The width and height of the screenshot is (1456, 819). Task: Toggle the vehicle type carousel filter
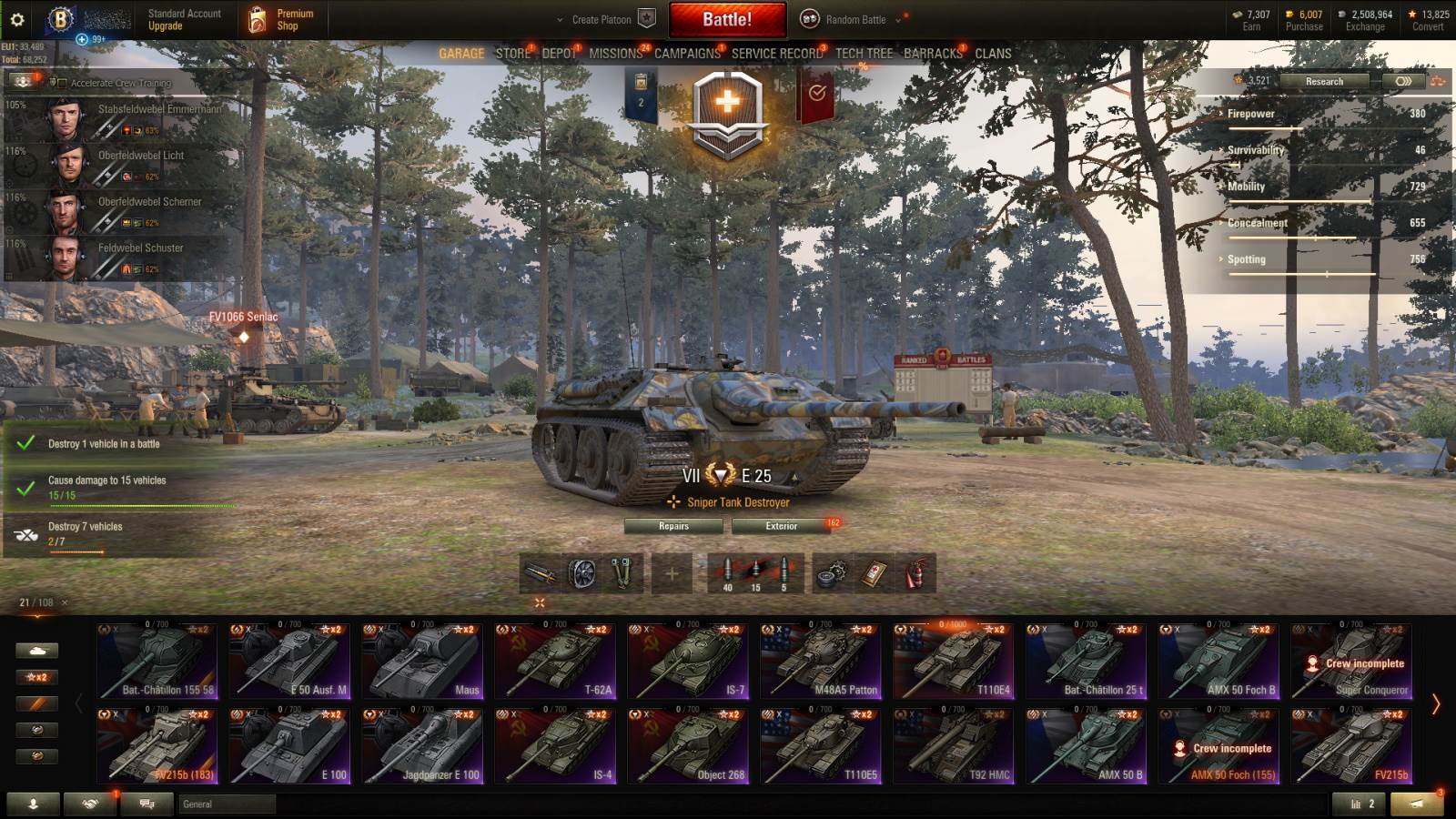click(x=35, y=651)
